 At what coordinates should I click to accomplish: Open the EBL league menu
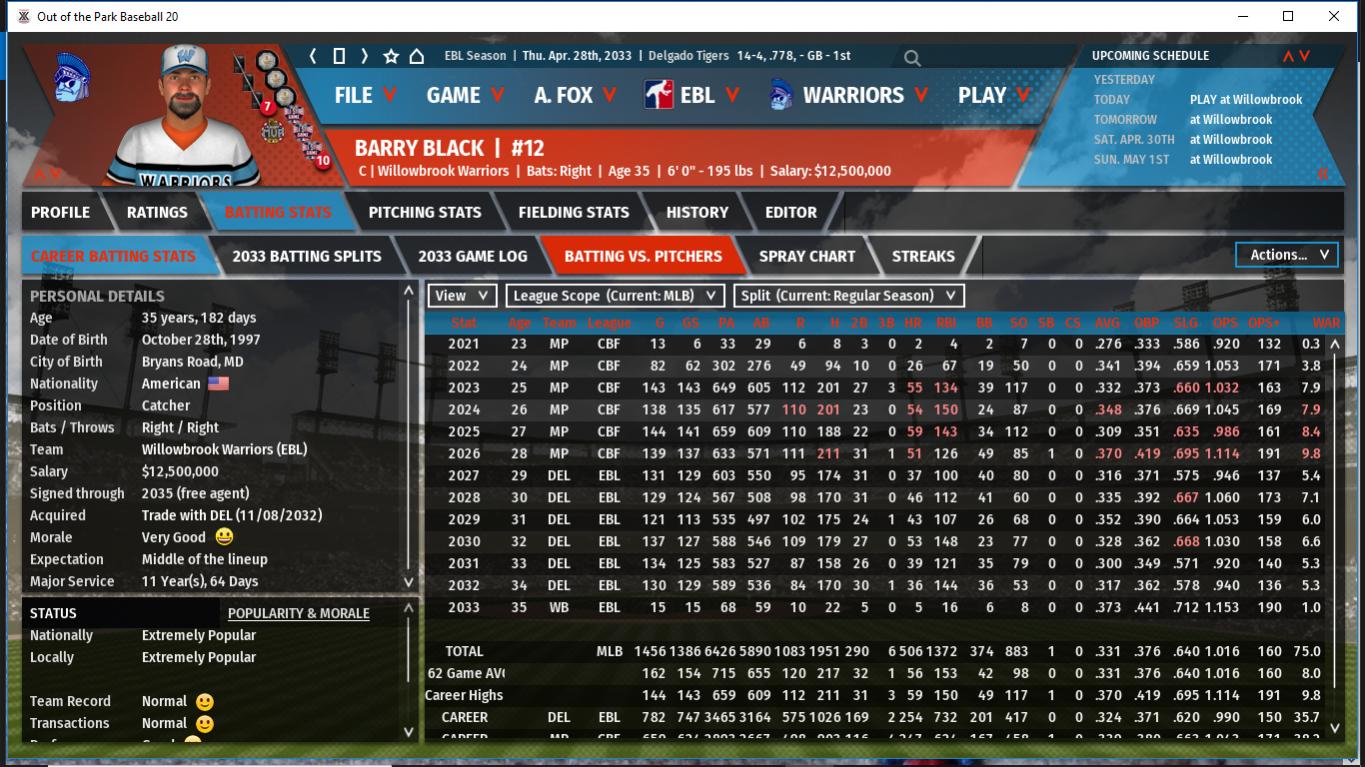(x=693, y=95)
